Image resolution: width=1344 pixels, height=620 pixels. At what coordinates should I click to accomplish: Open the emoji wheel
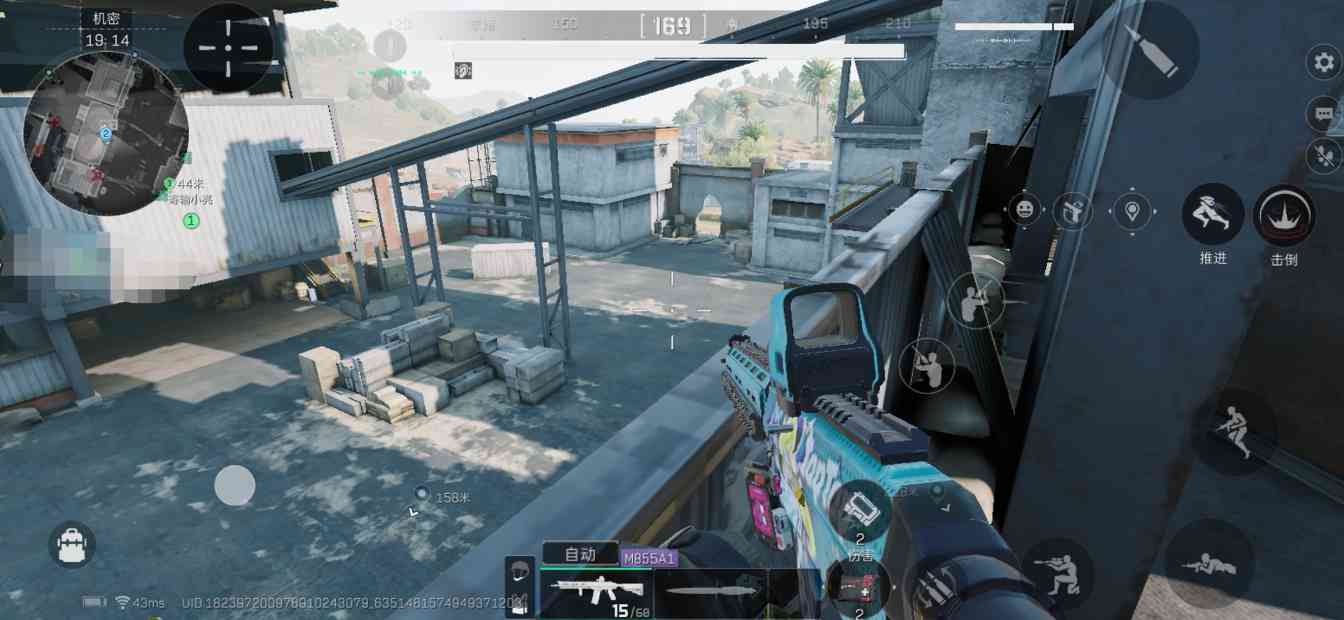tap(1024, 209)
